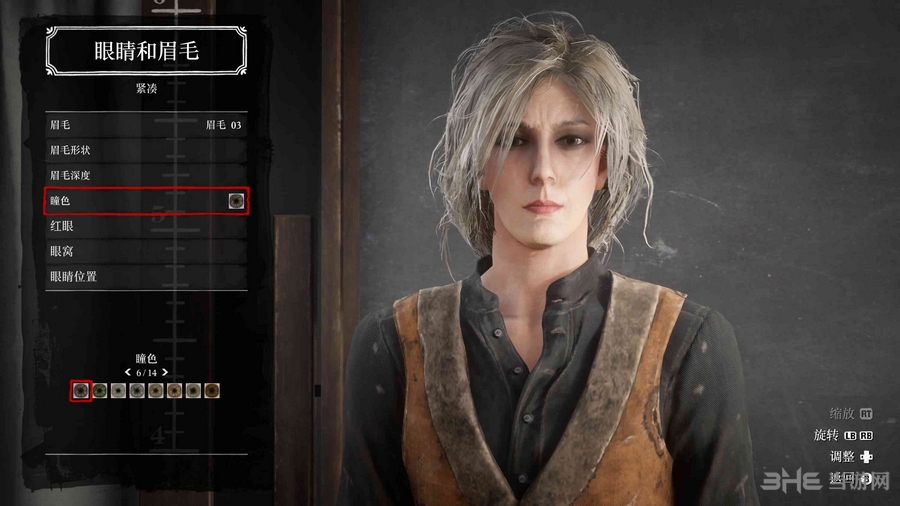Select the 眼睛位置 eye position row

pos(146,276)
